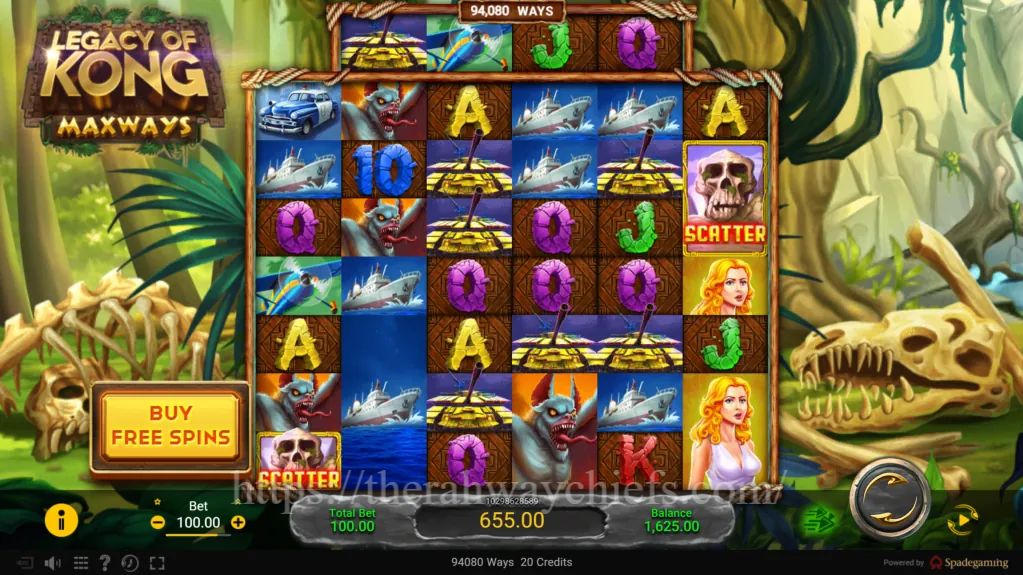This screenshot has height=575, width=1023.
Task: Decrease the bet with the minus button
Action: pos(158,522)
